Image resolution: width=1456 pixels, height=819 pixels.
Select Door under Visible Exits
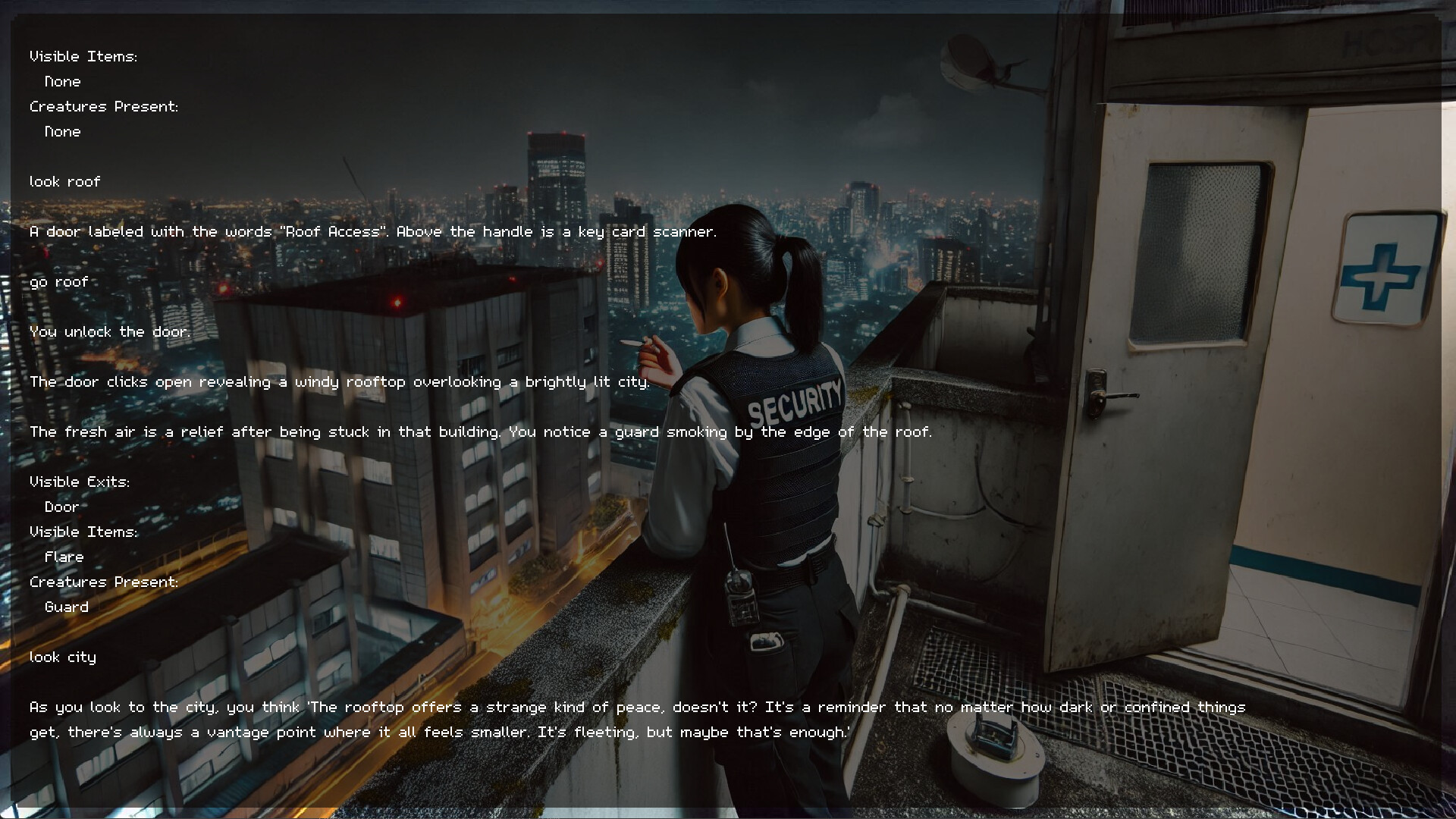61,507
